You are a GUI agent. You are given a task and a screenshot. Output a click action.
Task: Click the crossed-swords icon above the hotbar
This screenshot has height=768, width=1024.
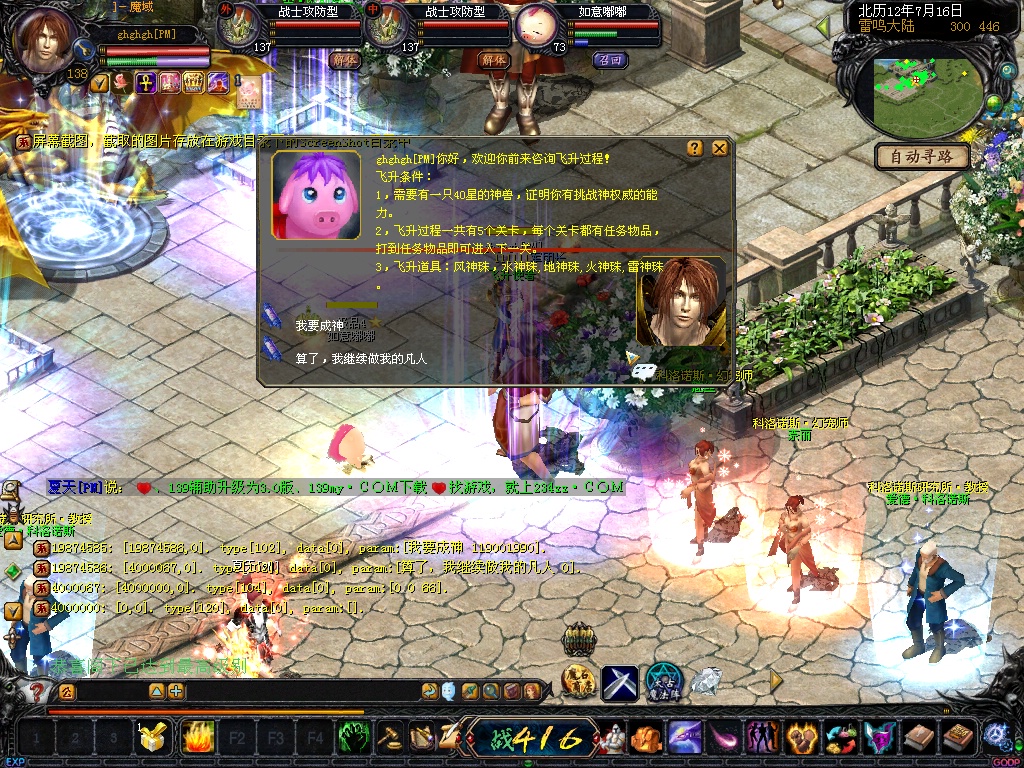619,682
